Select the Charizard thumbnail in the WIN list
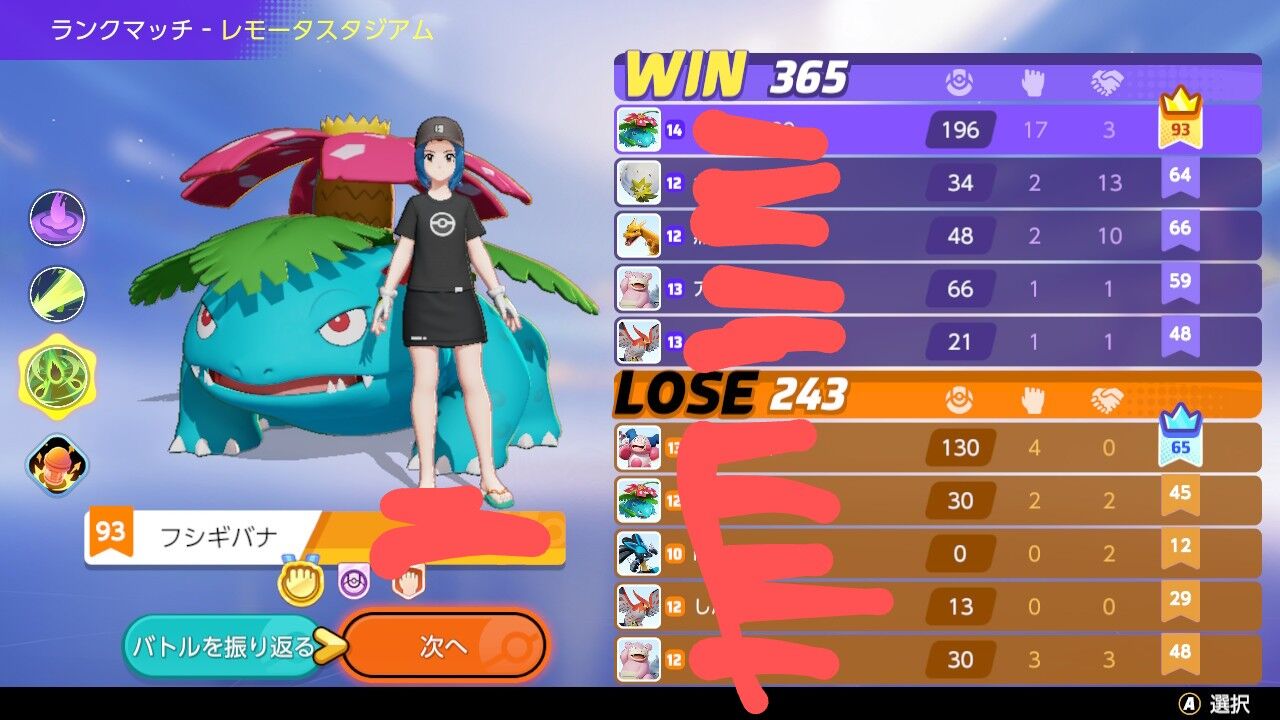The image size is (1280, 720). [x=638, y=236]
